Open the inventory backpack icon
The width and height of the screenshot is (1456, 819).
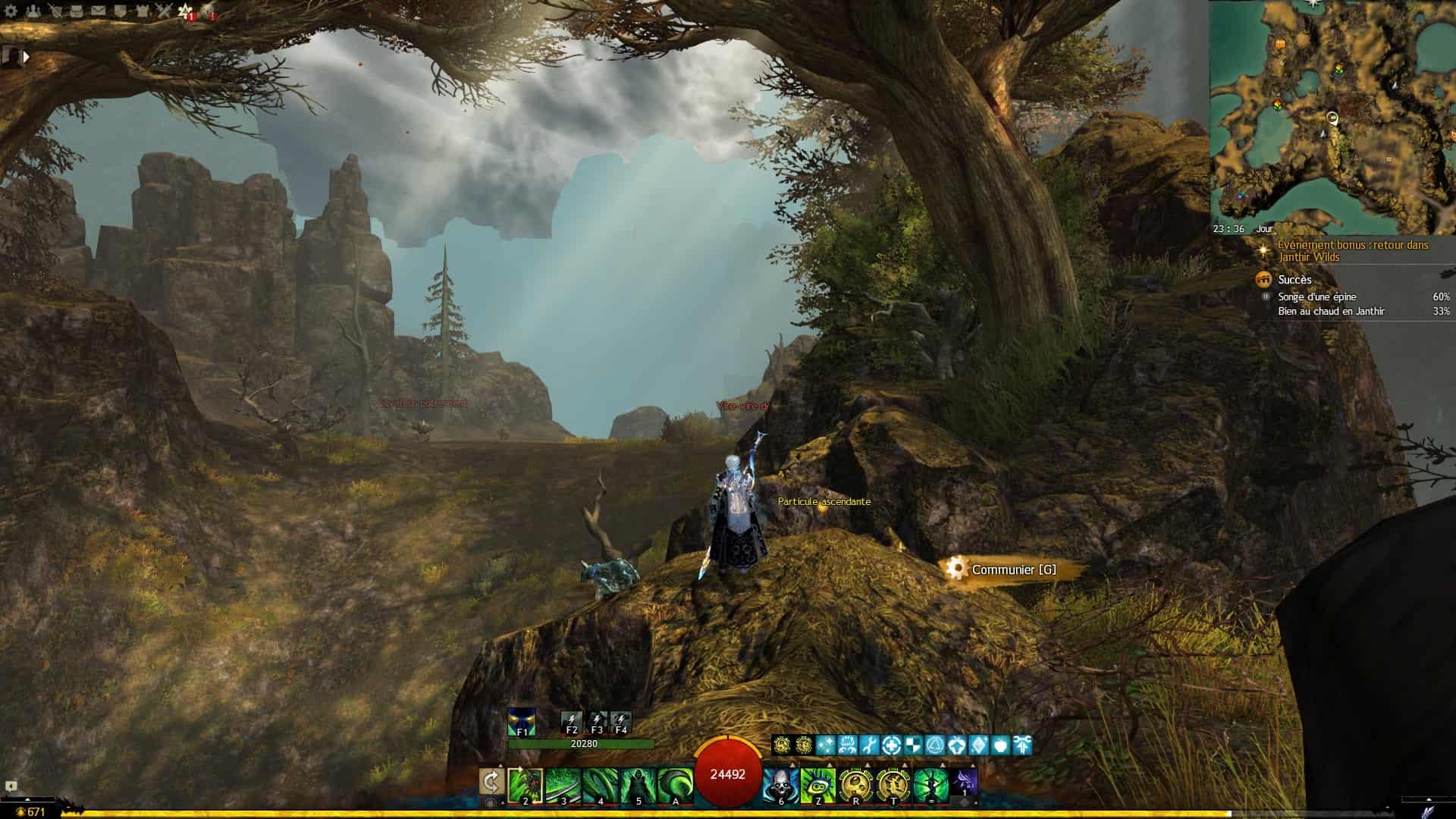(x=77, y=11)
